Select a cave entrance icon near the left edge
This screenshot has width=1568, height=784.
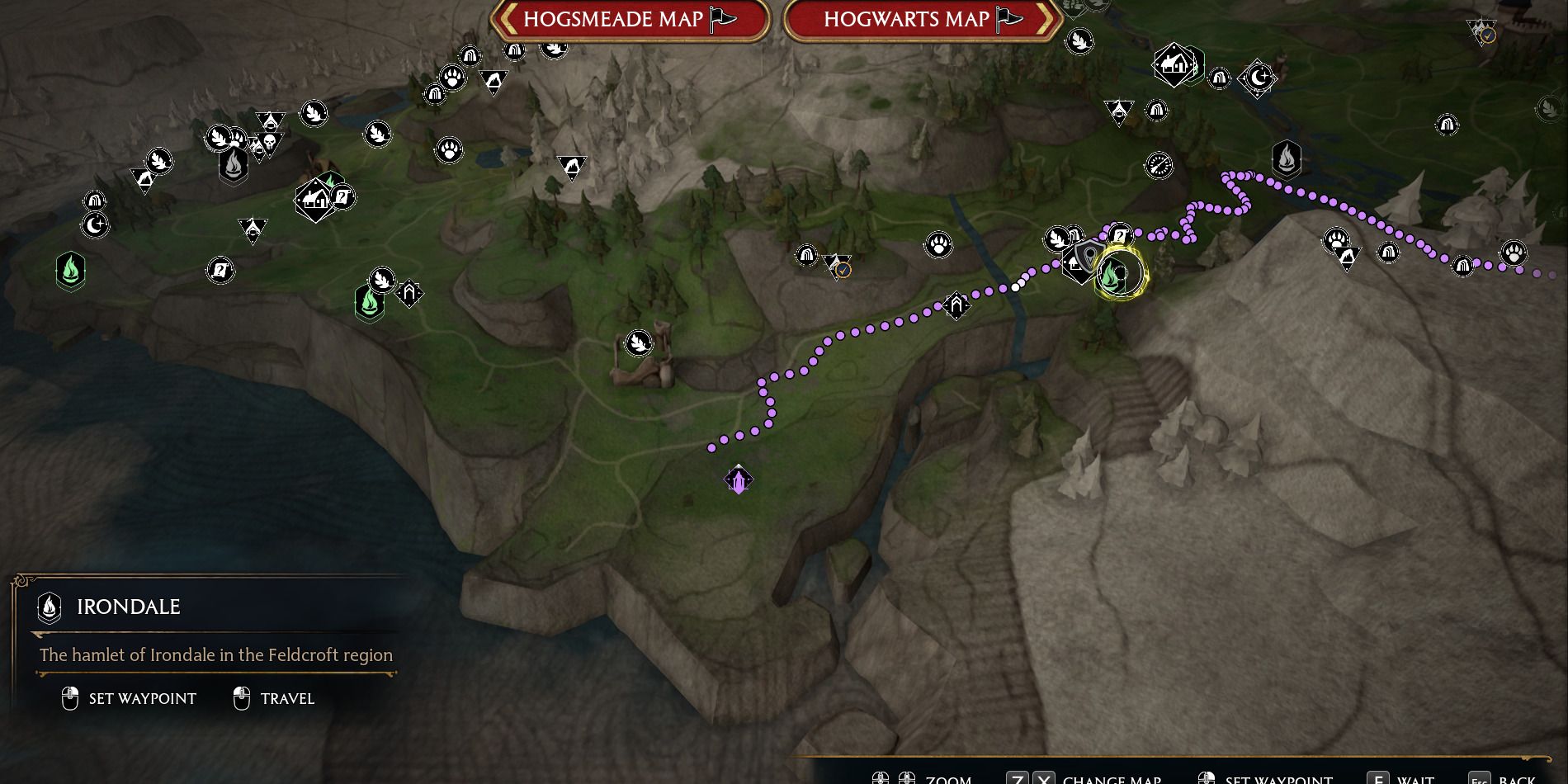click(96, 201)
